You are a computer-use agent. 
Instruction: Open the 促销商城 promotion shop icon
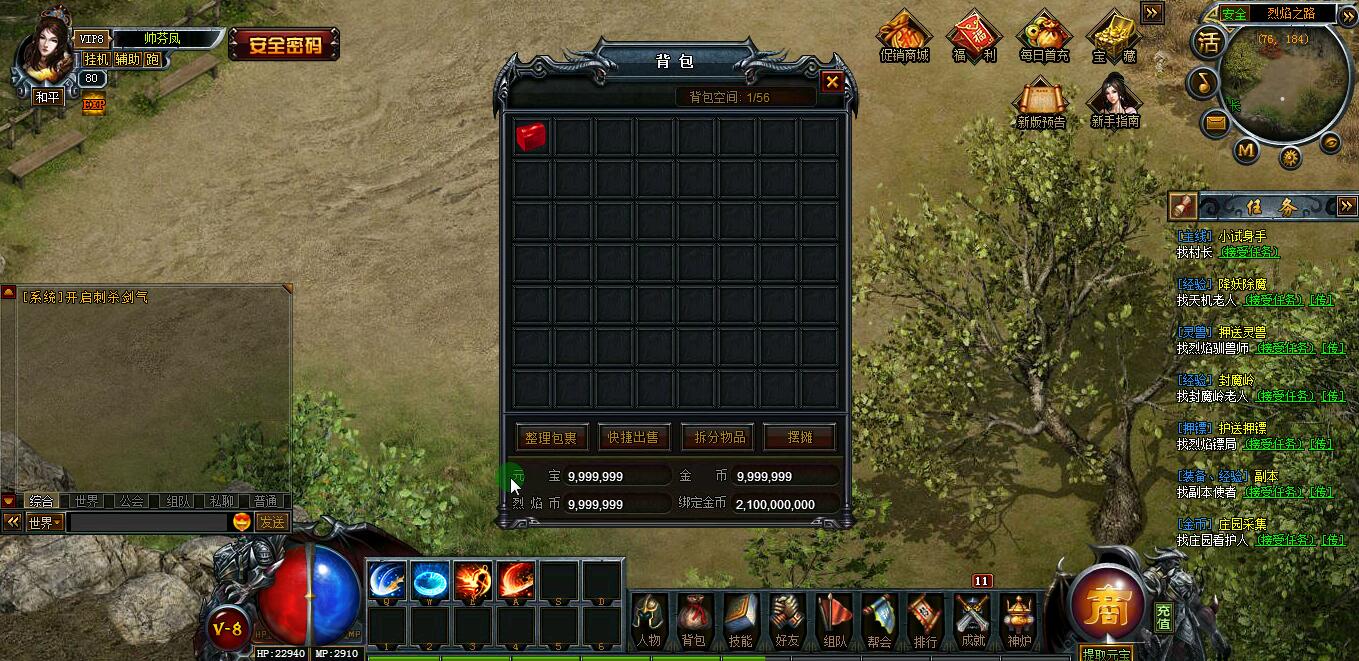point(904,37)
